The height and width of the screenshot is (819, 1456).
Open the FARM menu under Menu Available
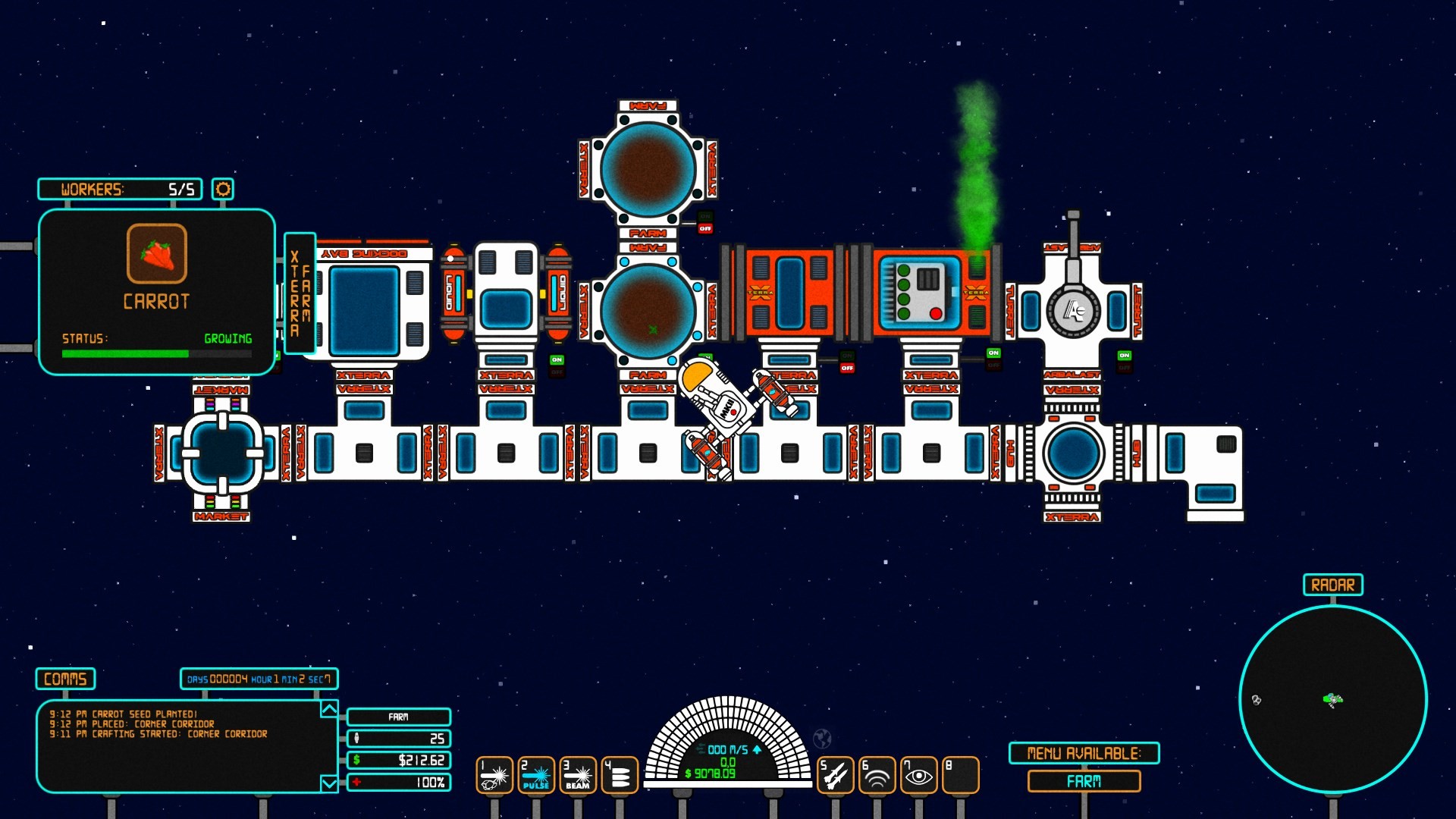click(x=1084, y=780)
